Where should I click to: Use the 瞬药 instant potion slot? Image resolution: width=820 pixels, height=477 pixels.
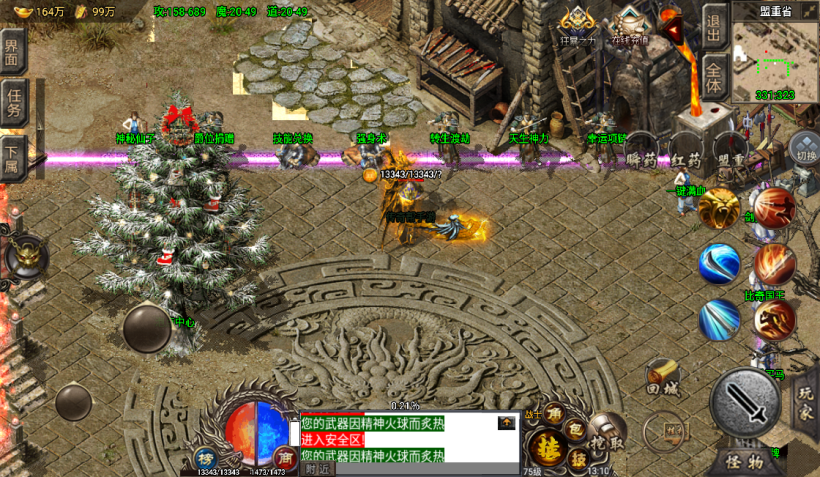coord(641,159)
